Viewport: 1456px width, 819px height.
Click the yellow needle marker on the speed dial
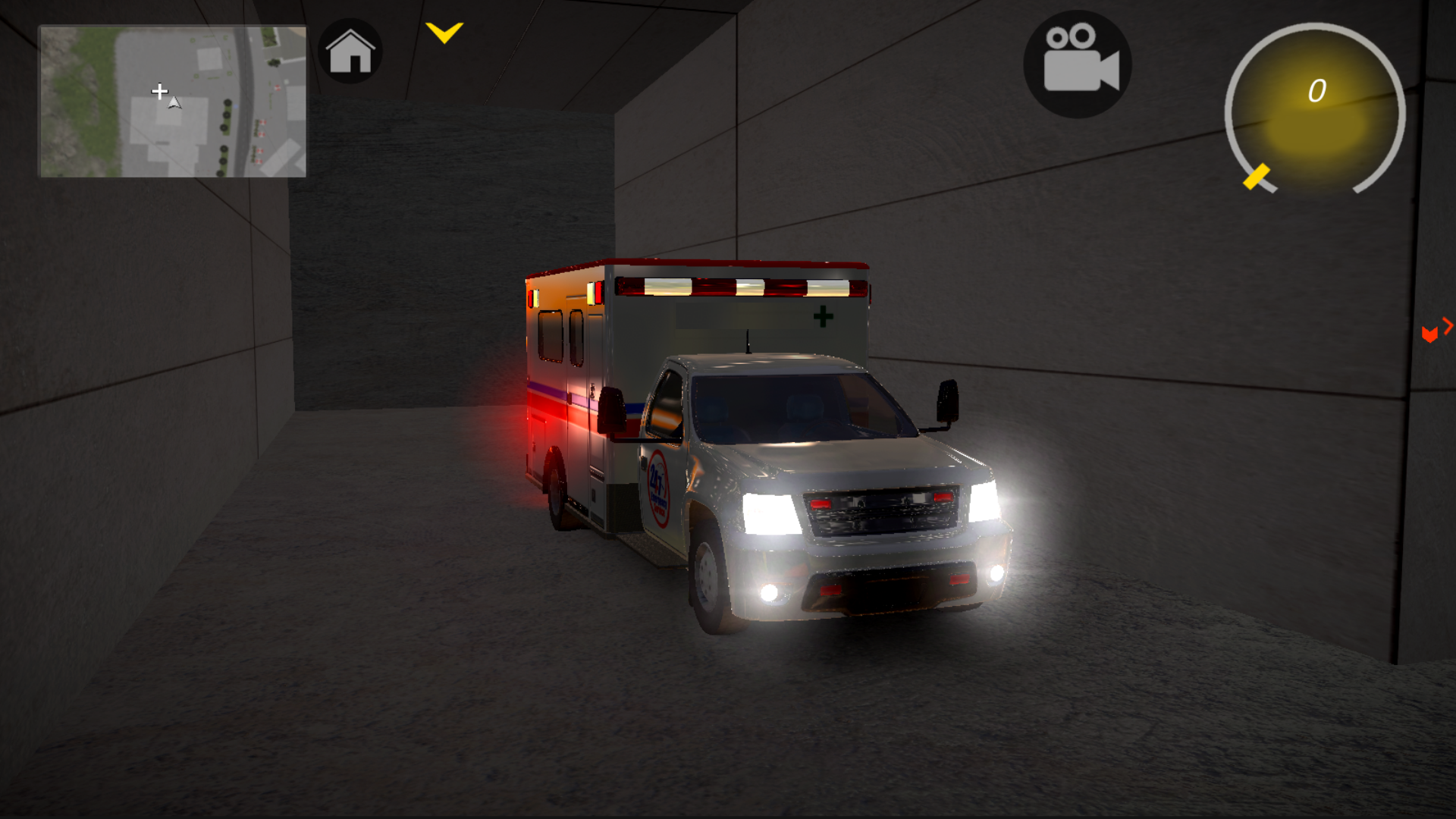1255,175
